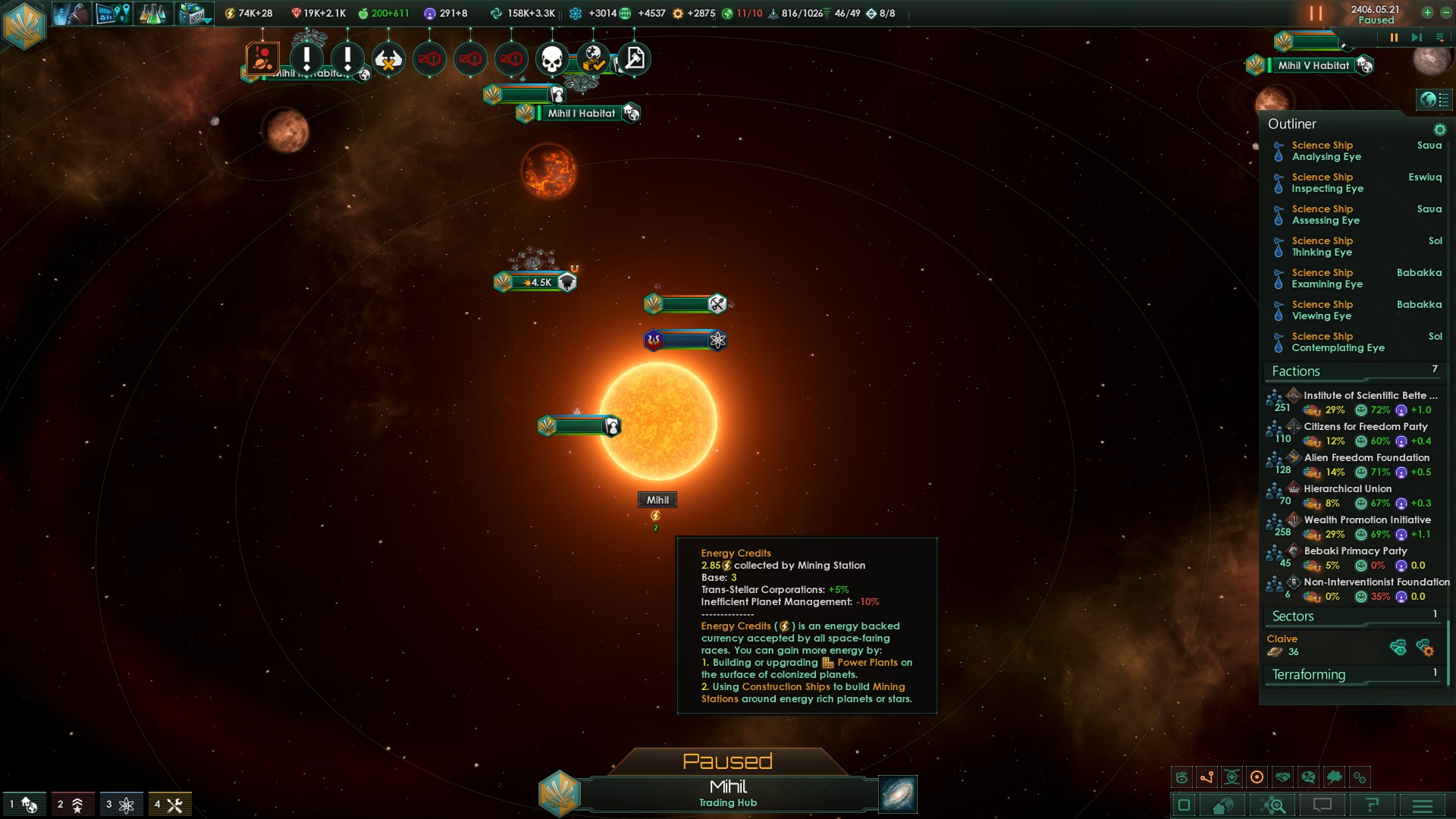Select the Claive sector entry

1282,639
